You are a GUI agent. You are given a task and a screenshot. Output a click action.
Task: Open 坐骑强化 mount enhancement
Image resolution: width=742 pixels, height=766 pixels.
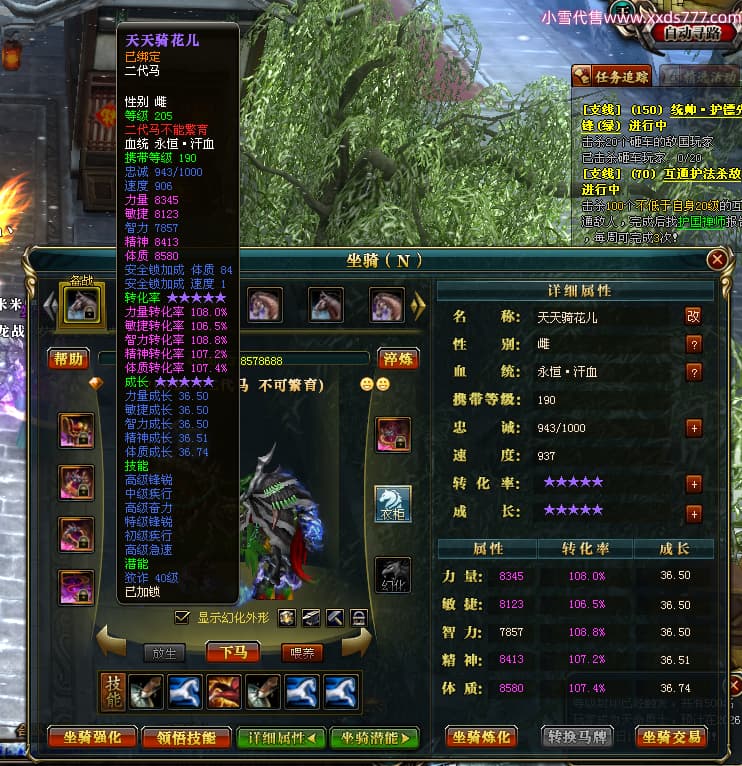click(92, 738)
